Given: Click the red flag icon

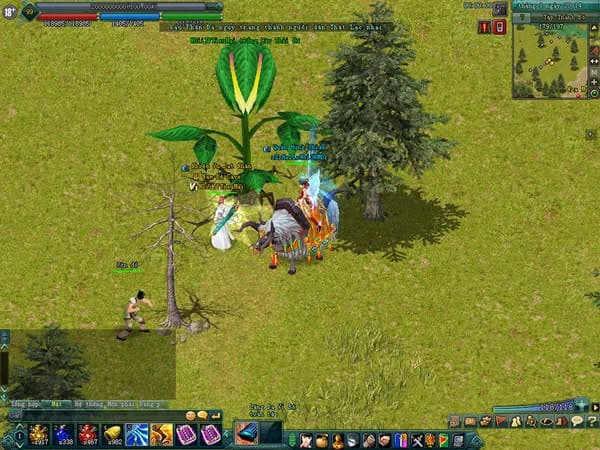Looking at the screenshot, I should [501, 422].
